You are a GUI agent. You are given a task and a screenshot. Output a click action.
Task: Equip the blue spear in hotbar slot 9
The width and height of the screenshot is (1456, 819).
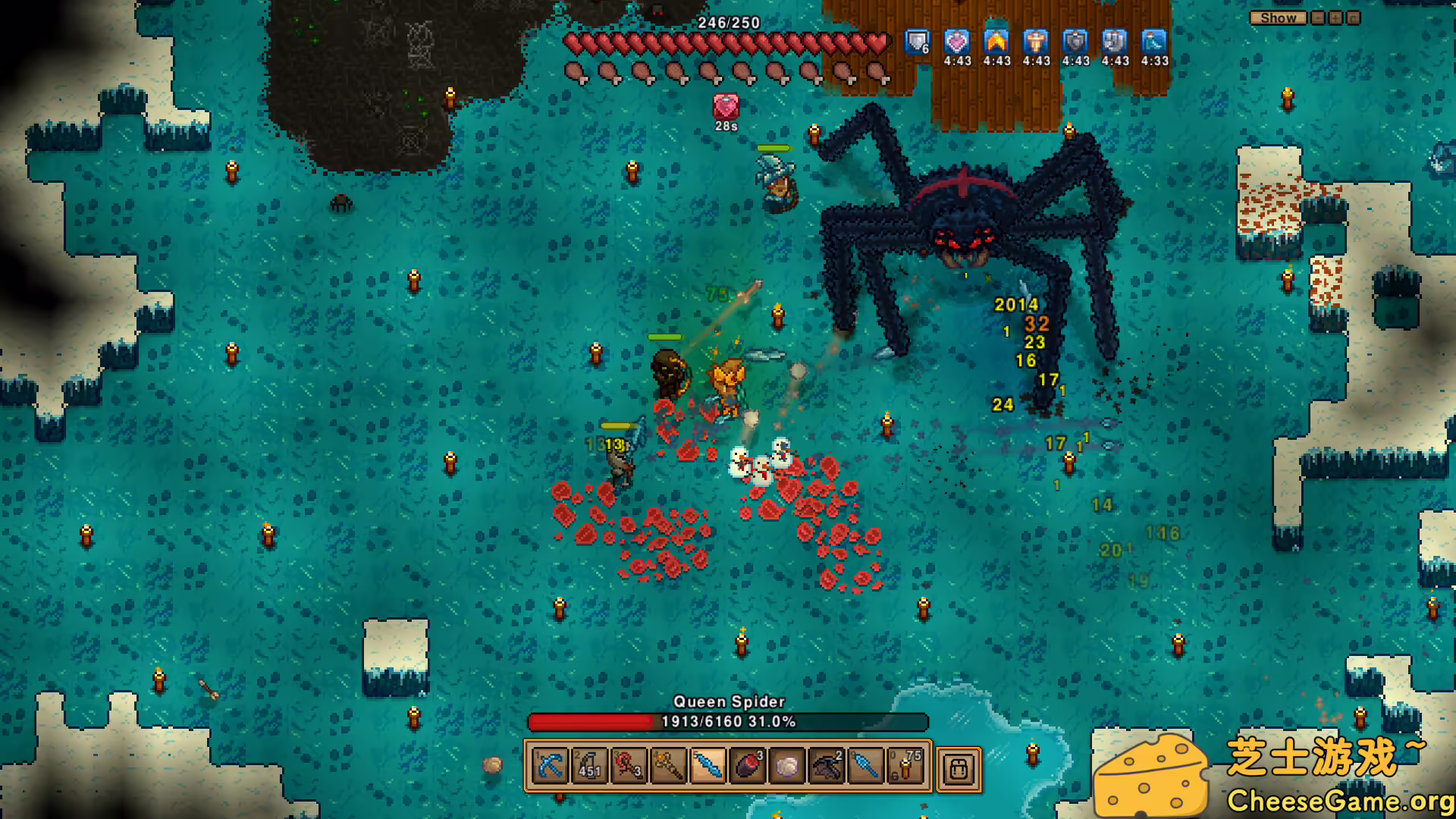[x=866, y=767]
